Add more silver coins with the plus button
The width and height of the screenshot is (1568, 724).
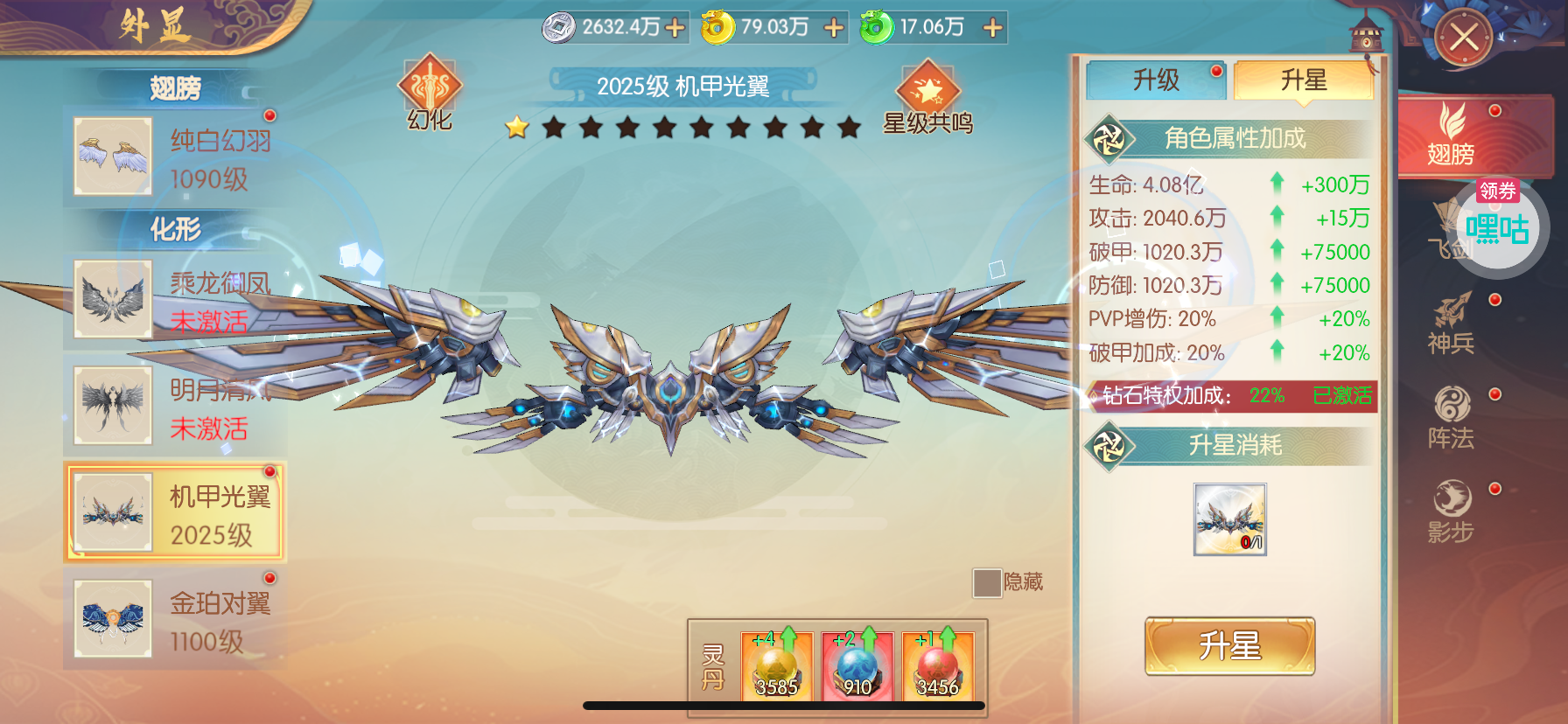coord(675,28)
